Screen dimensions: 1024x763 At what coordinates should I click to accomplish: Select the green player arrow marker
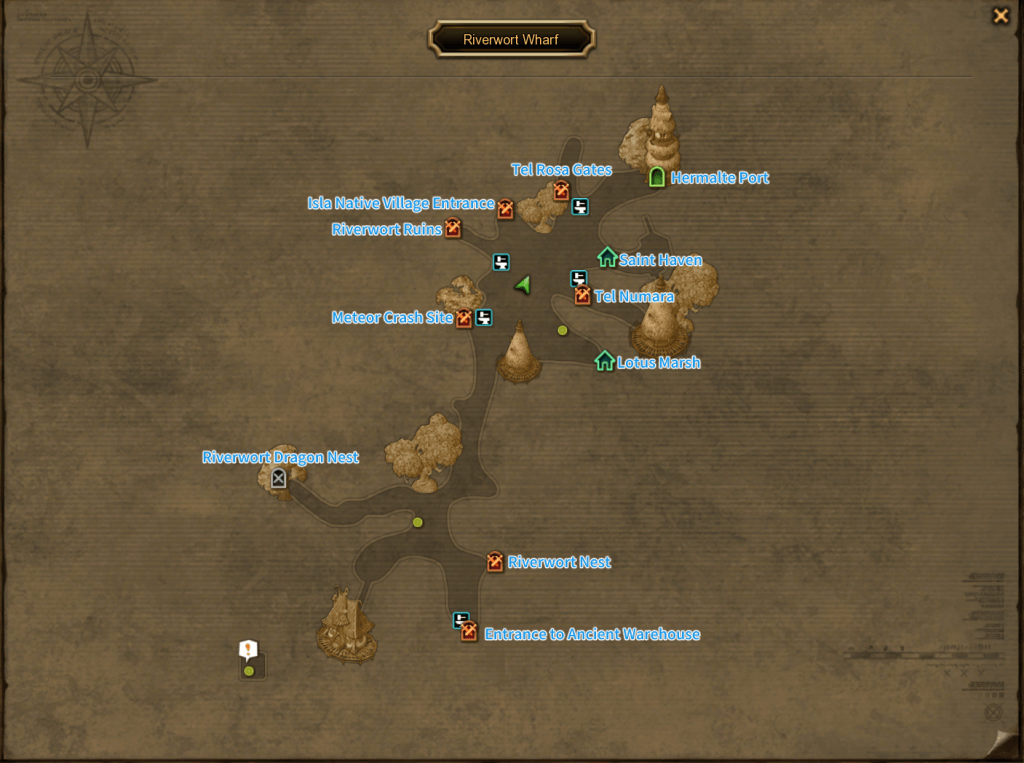522,285
